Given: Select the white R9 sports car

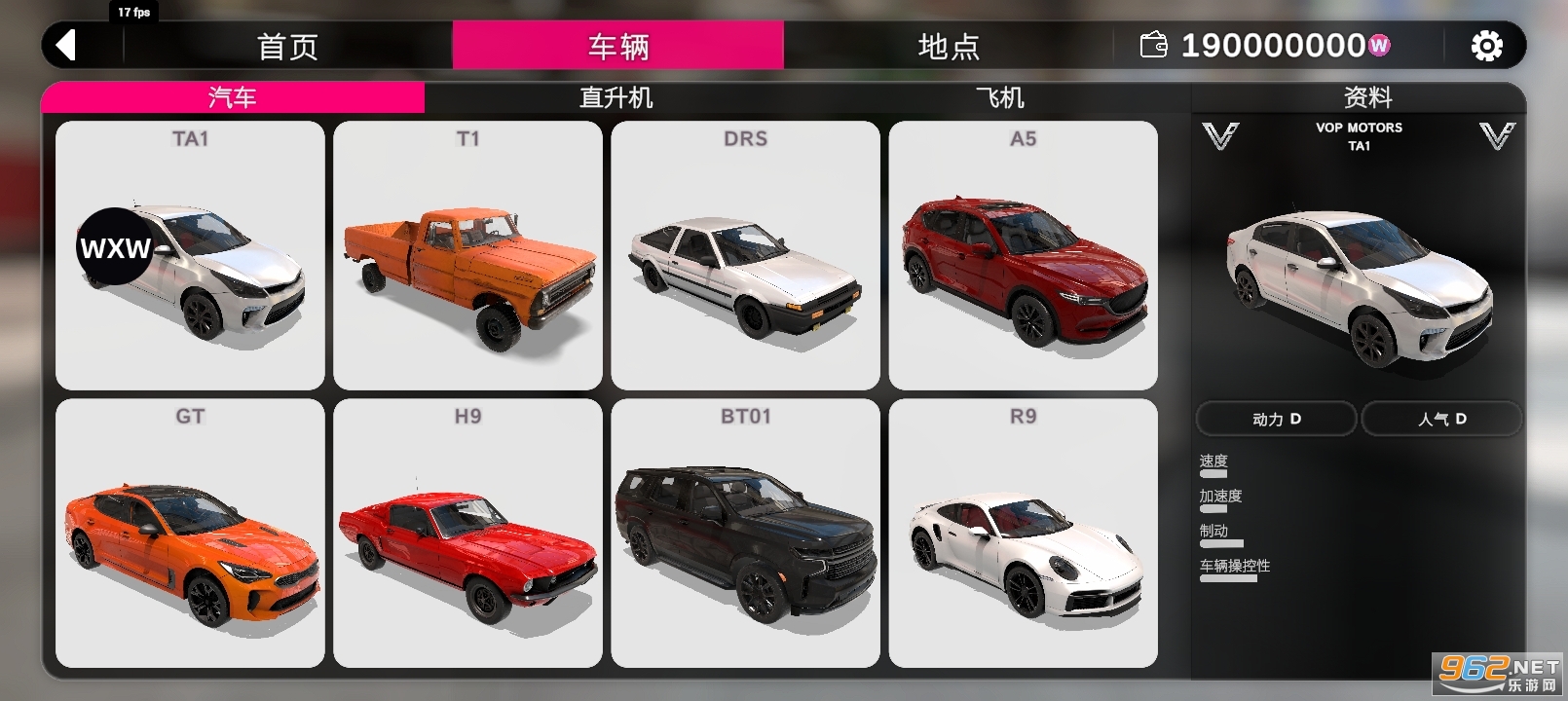Looking at the screenshot, I should tap(1025, 531).
